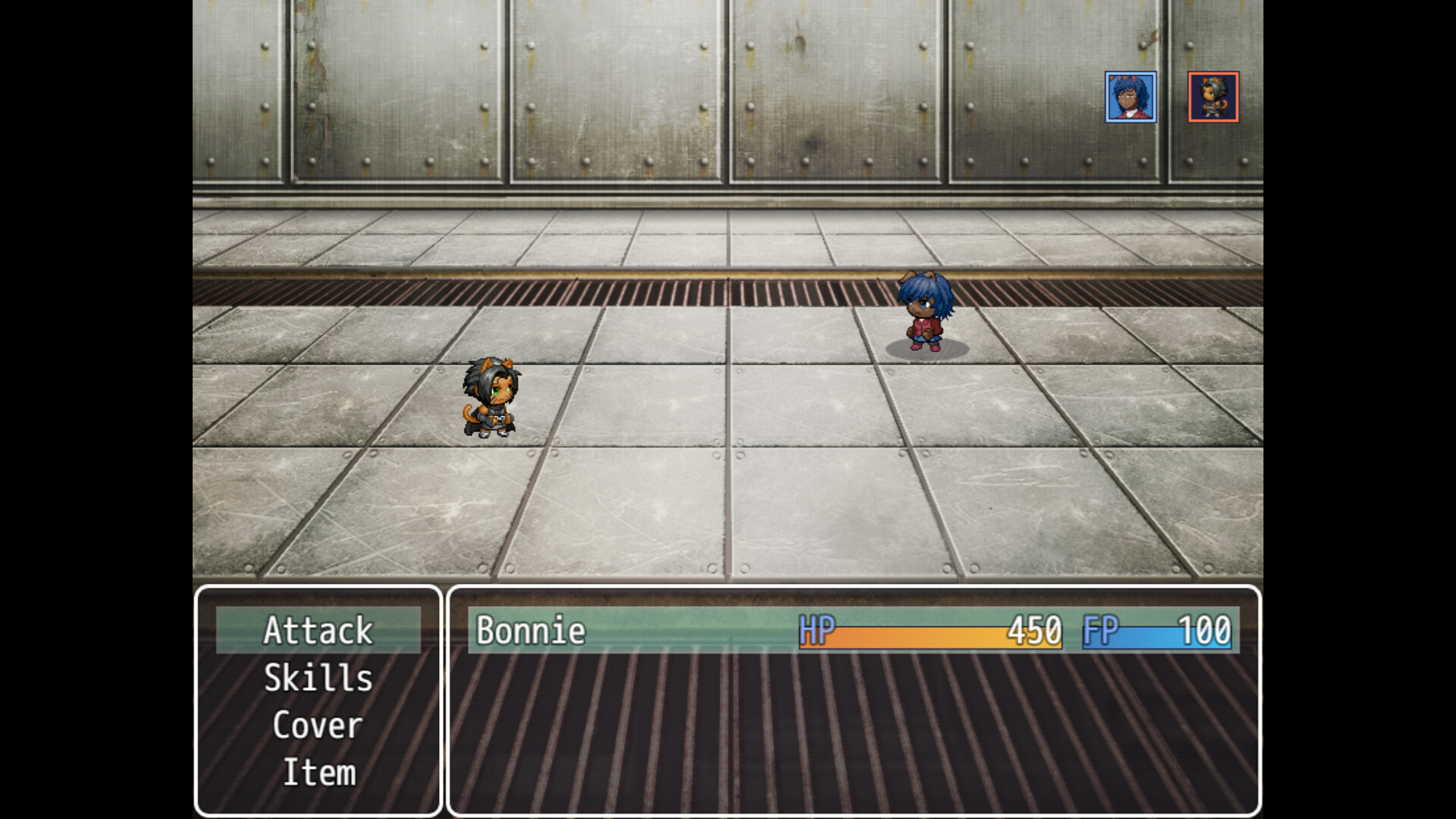This screenshot has width=1456, height=819.
Task: Click the orange-framed cat character turn portrait
Action: tap(1213, 97)
